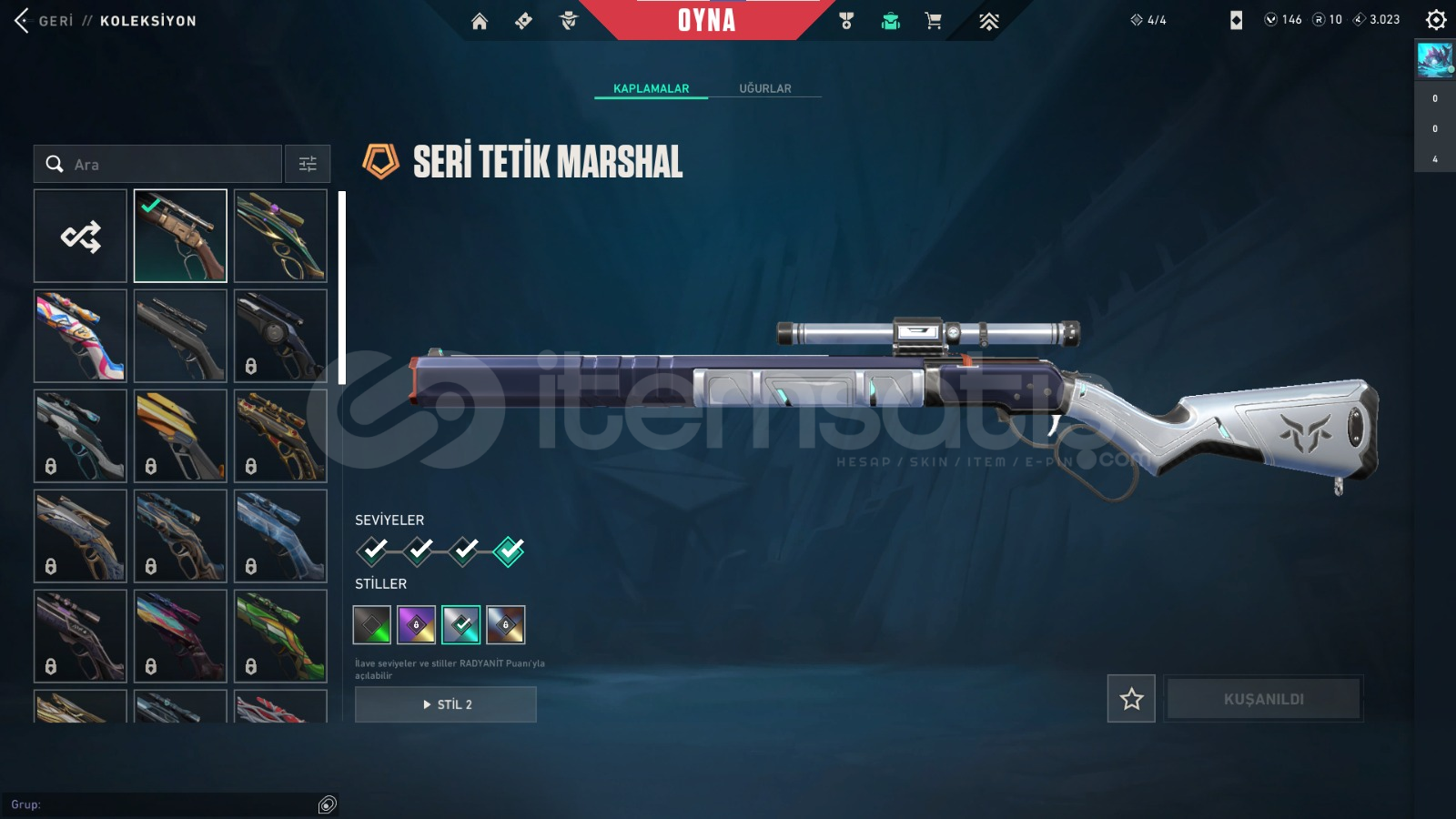
Task: Choose the purple-yellow style variant swatch
Action: coord(417,625)
